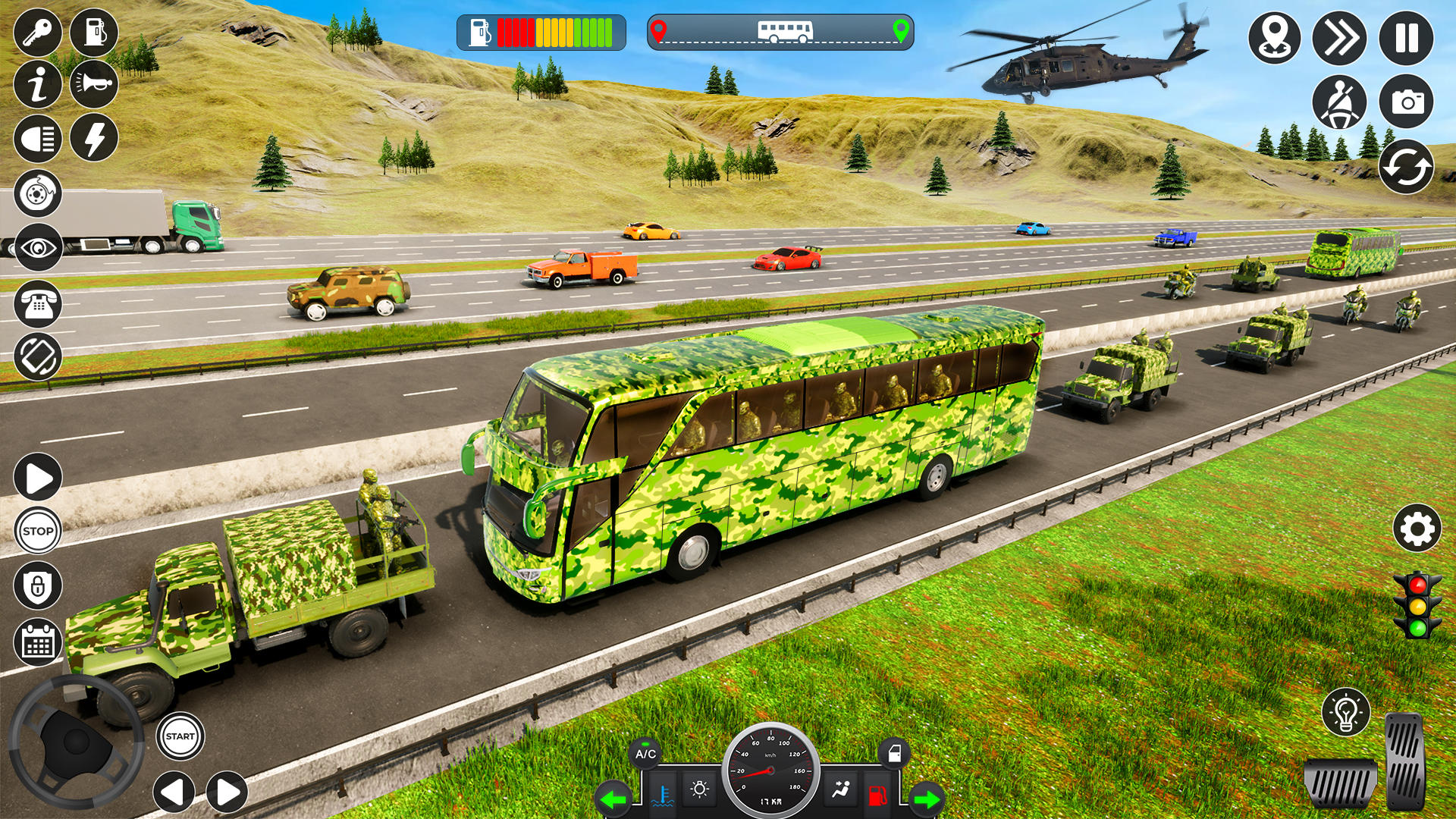
Task: Click the key ignition icon
Action: (x=38, y=33)
